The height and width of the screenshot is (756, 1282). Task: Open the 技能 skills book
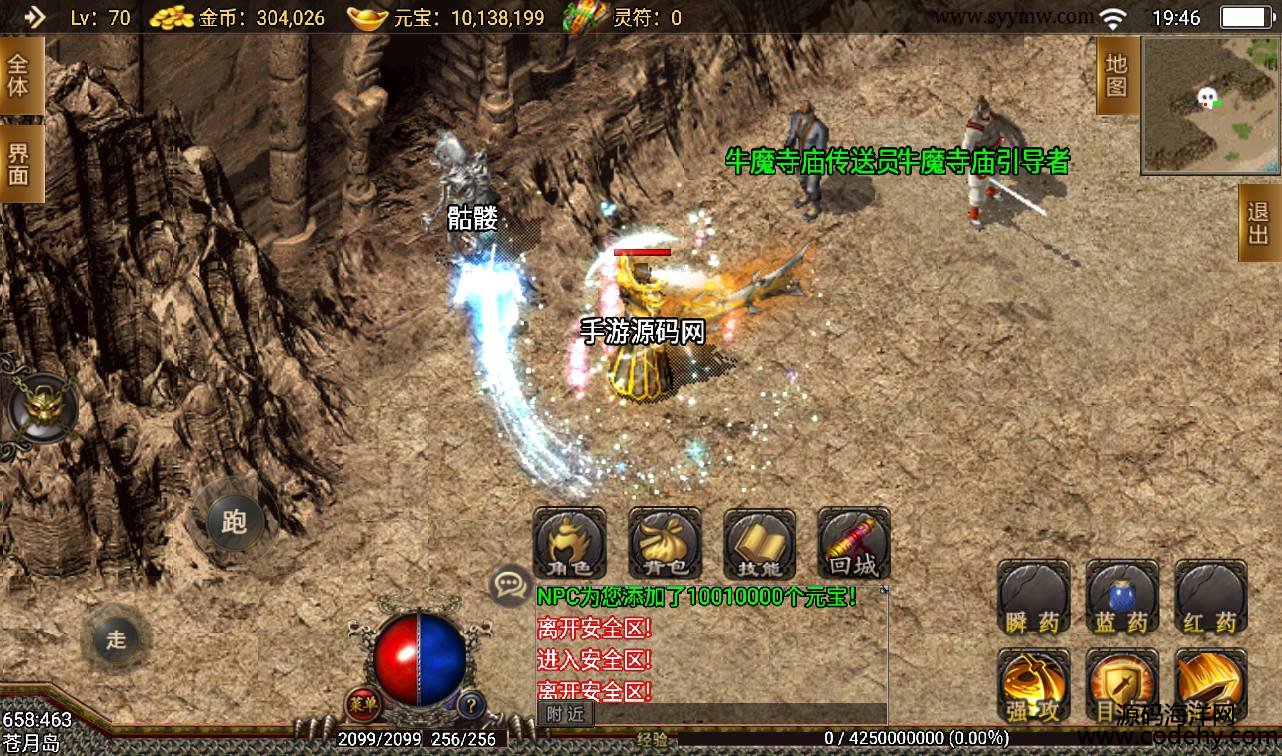coord(759,544)
